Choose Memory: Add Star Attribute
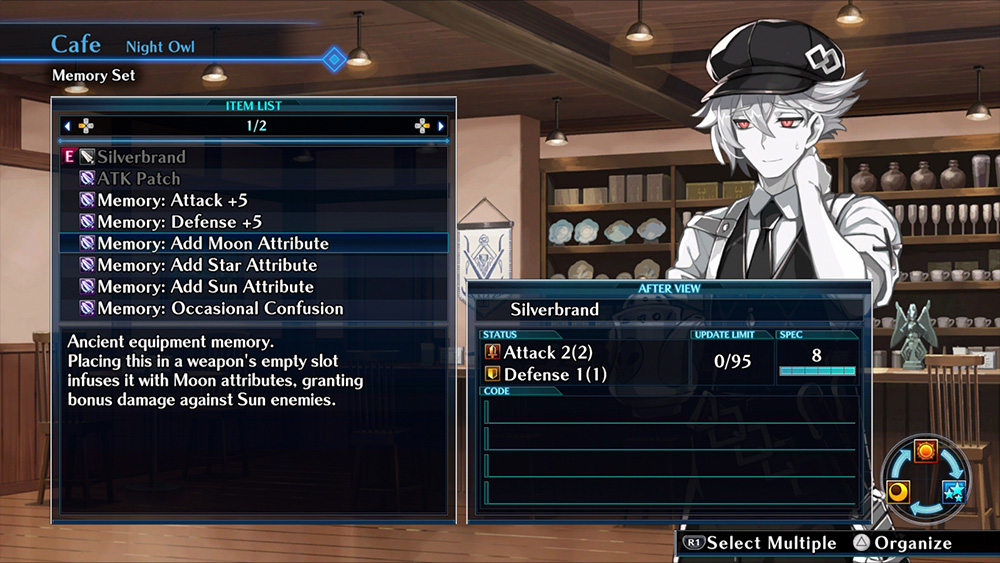The image size is (1000, 563). click(x=207, y=265)
